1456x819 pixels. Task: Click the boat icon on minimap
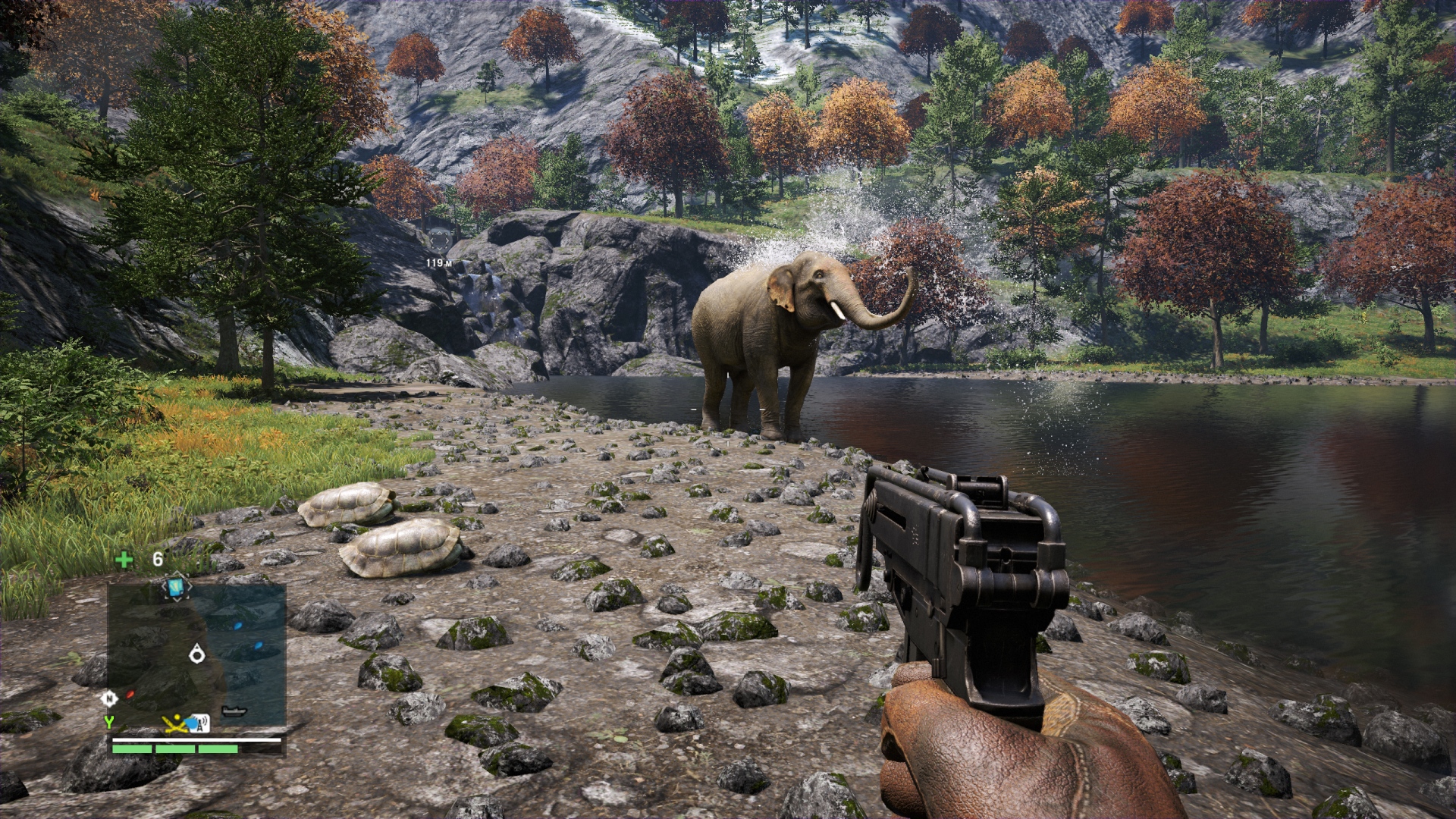(x=234, y=711)
